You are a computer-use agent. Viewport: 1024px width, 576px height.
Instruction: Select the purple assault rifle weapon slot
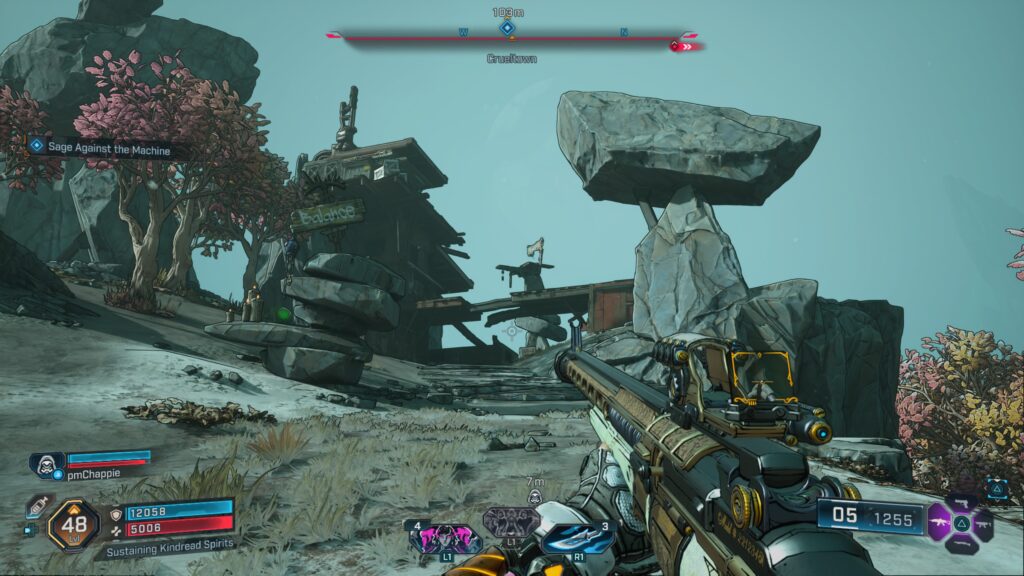(x=939, y=522)
